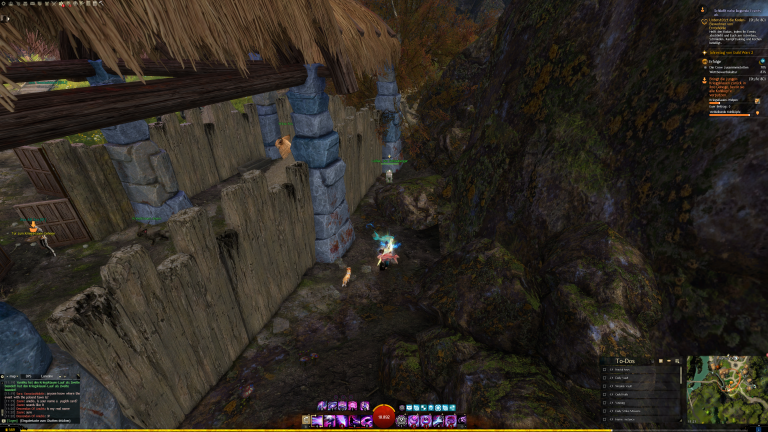Click the To-Dos panel title
The height and width of the screenshot is (432, 768).
(x=627, y=359)
